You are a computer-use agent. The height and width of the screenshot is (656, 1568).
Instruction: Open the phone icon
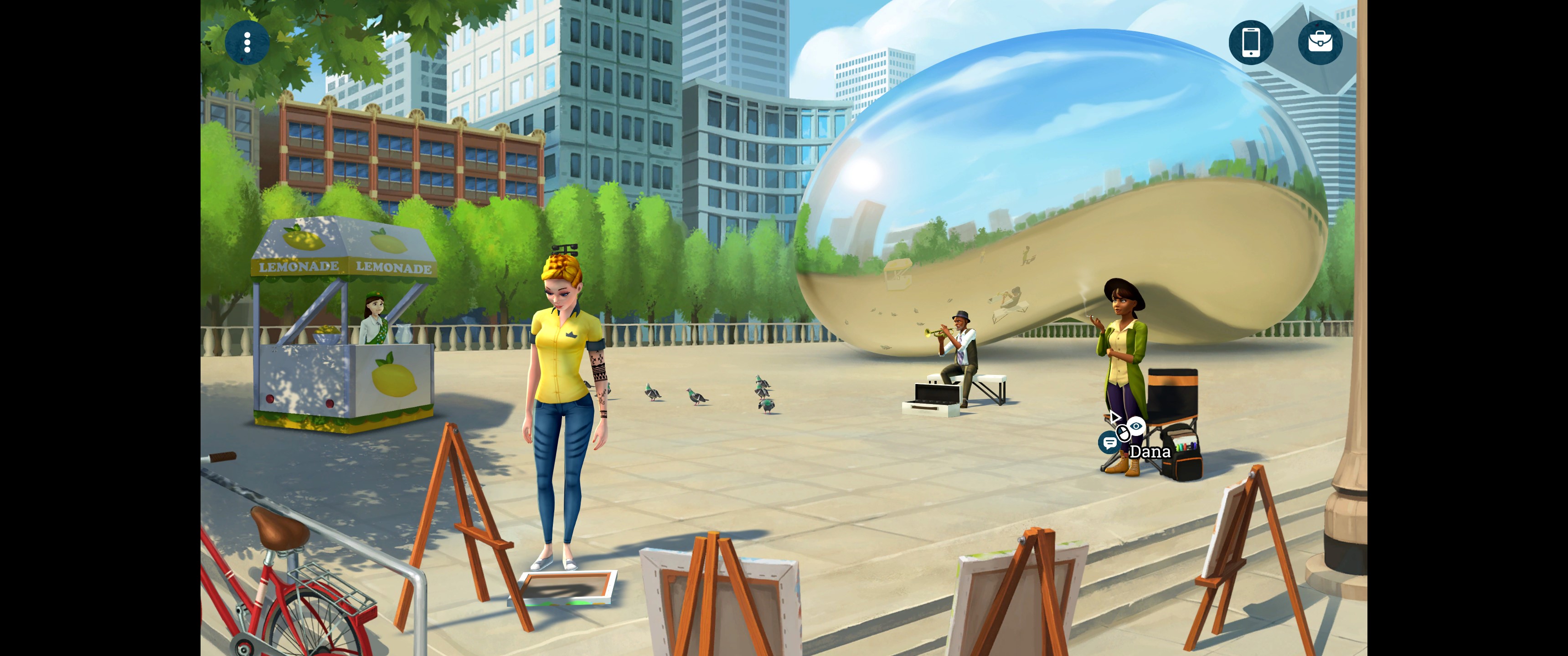pyautogui.click(x=1250, y=43)
